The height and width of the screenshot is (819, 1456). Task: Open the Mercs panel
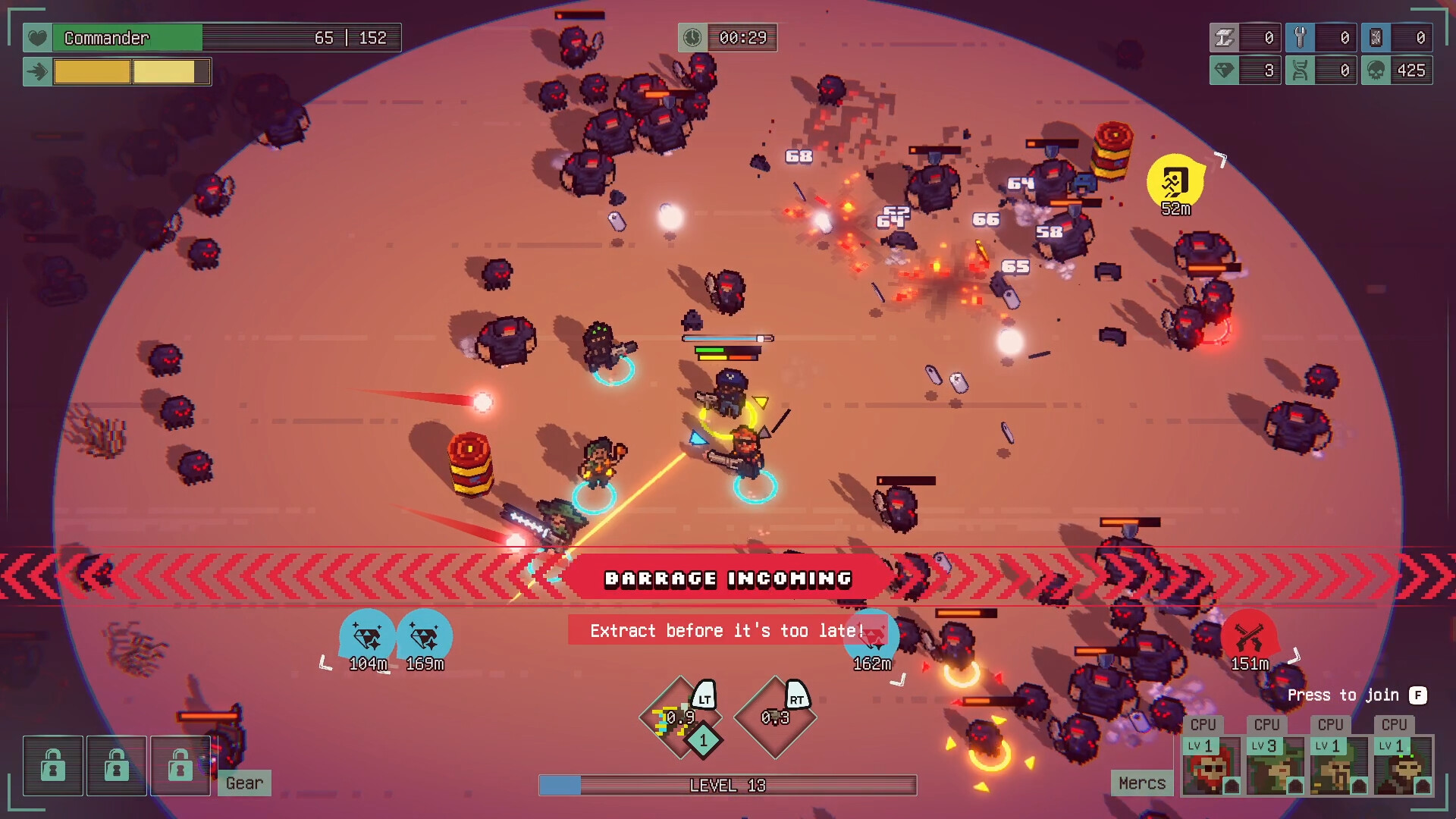1142,783
